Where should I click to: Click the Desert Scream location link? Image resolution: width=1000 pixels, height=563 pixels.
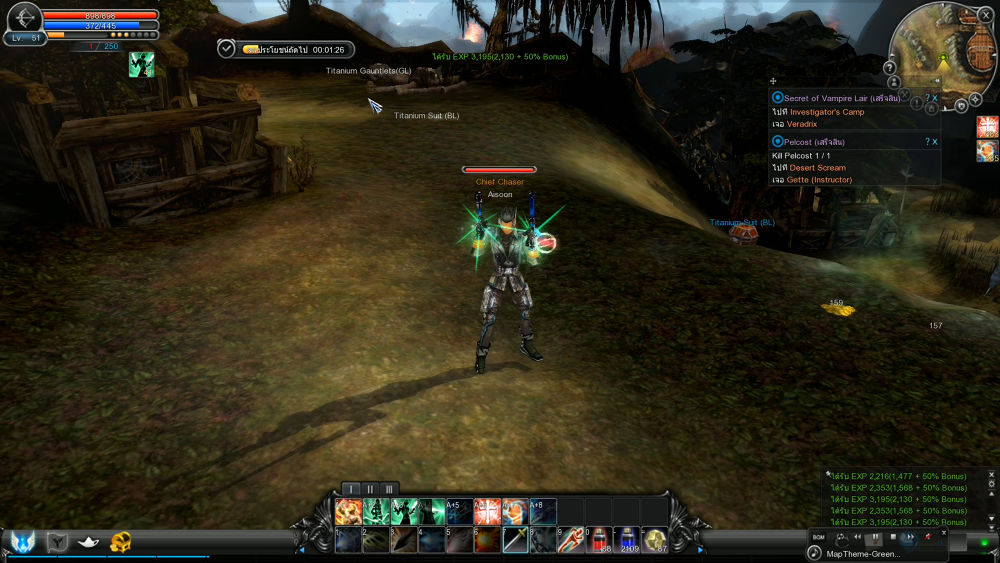(x=818, y=168)
